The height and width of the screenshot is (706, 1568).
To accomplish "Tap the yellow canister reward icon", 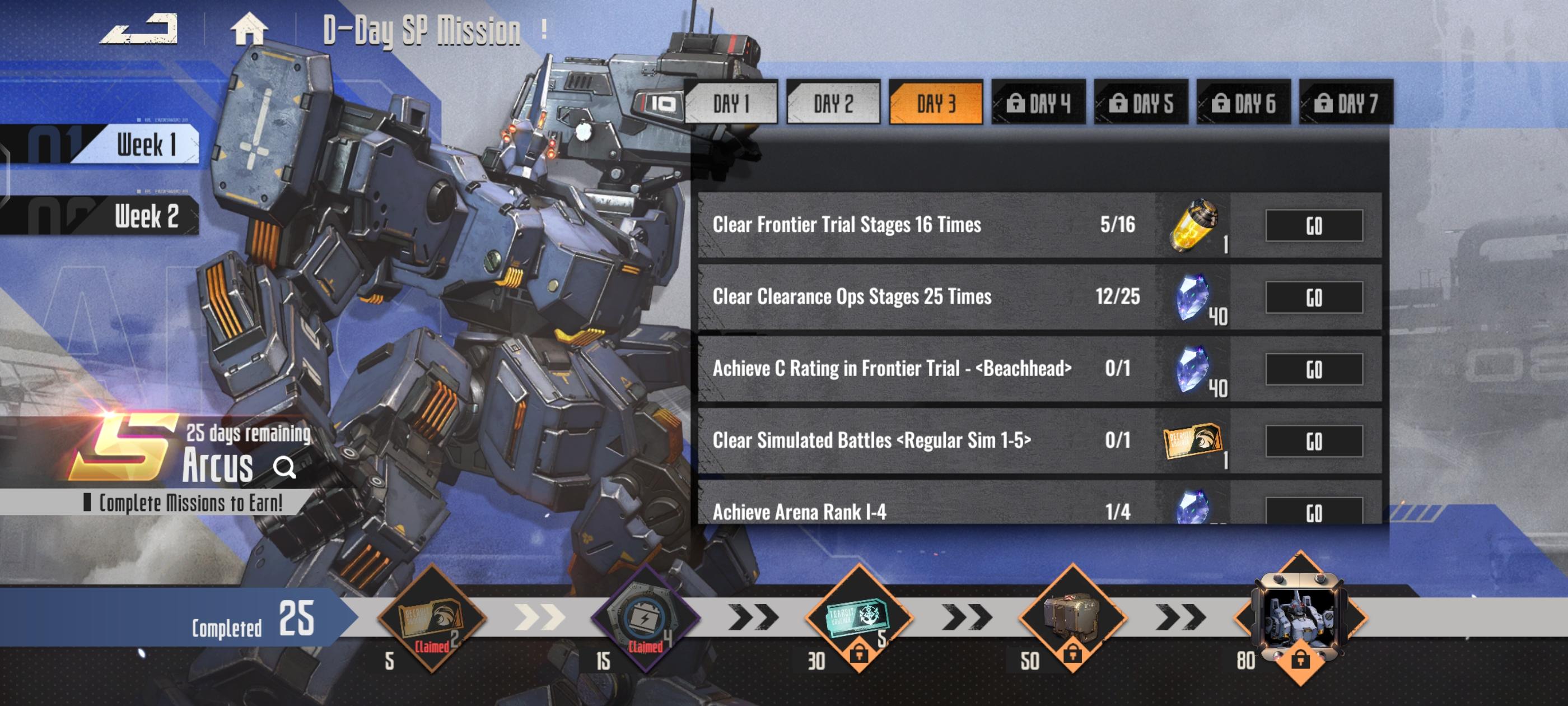I will tap(1194, 224).
